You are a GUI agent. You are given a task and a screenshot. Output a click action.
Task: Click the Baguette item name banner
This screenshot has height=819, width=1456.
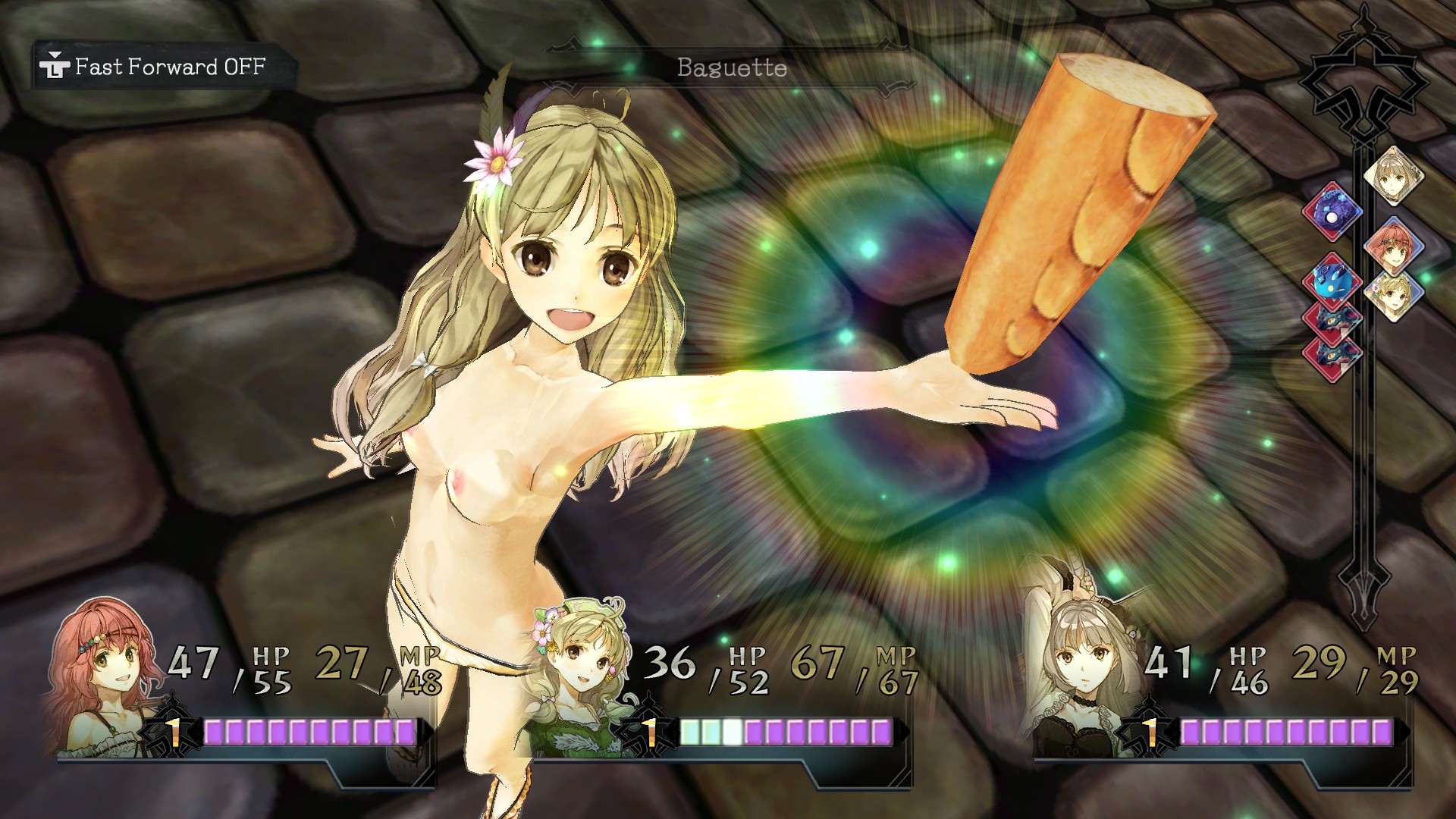[731, 68]
